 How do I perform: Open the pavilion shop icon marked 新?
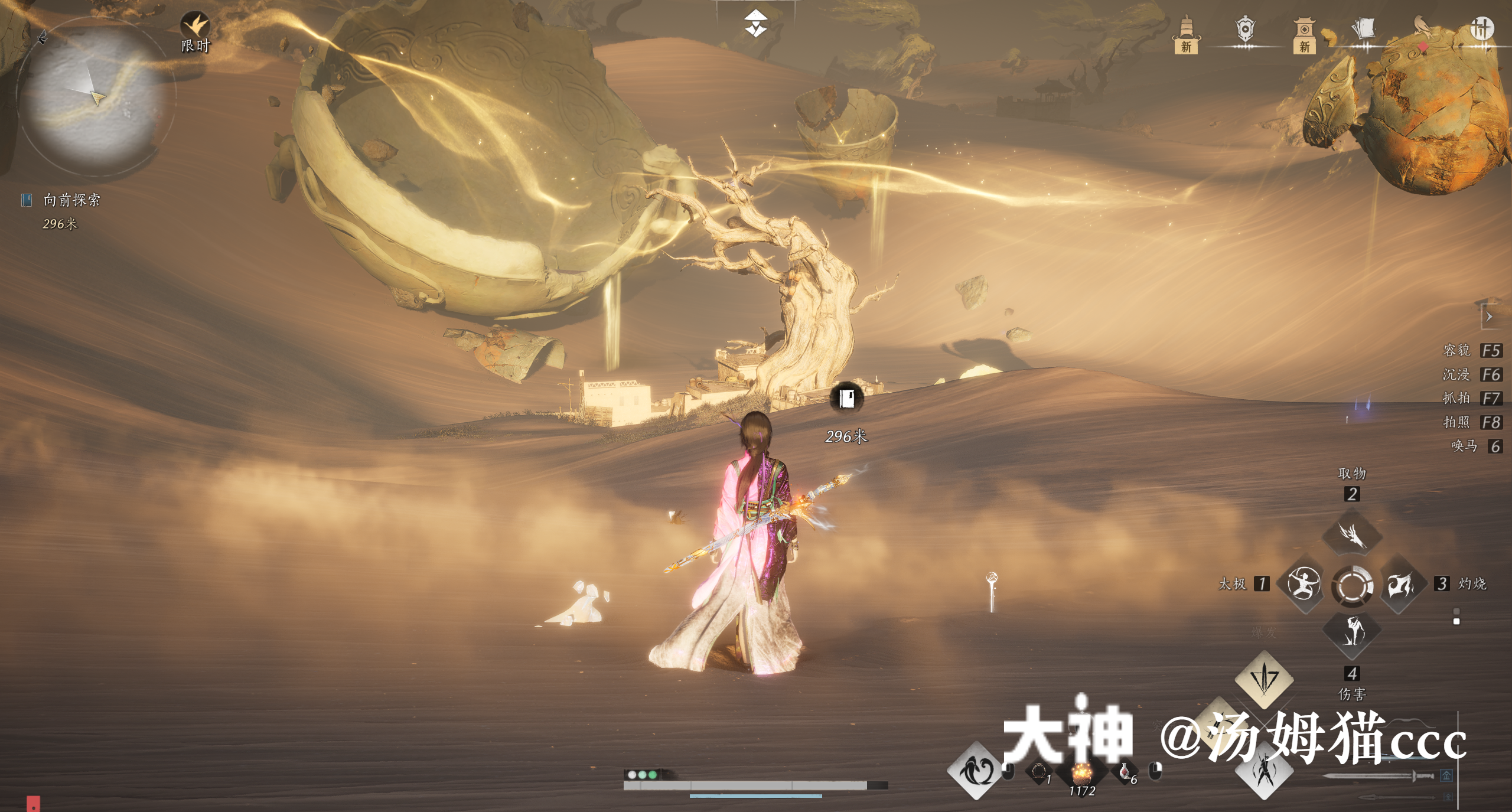1304,34
